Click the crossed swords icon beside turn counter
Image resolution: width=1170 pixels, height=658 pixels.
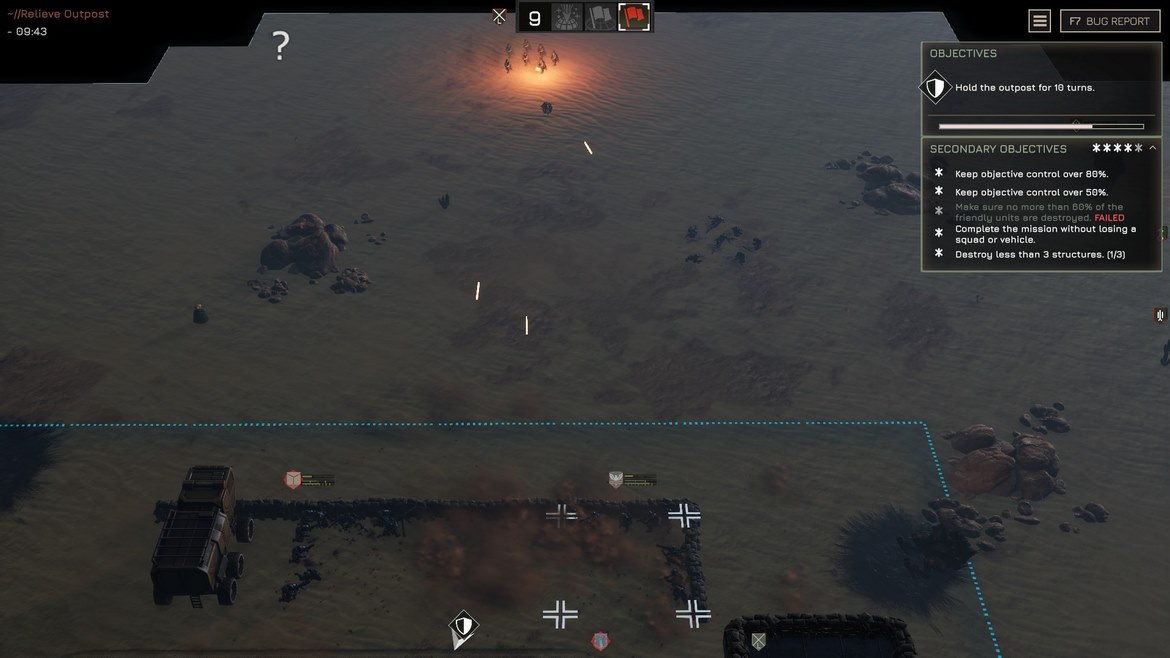tap(499, 16)
